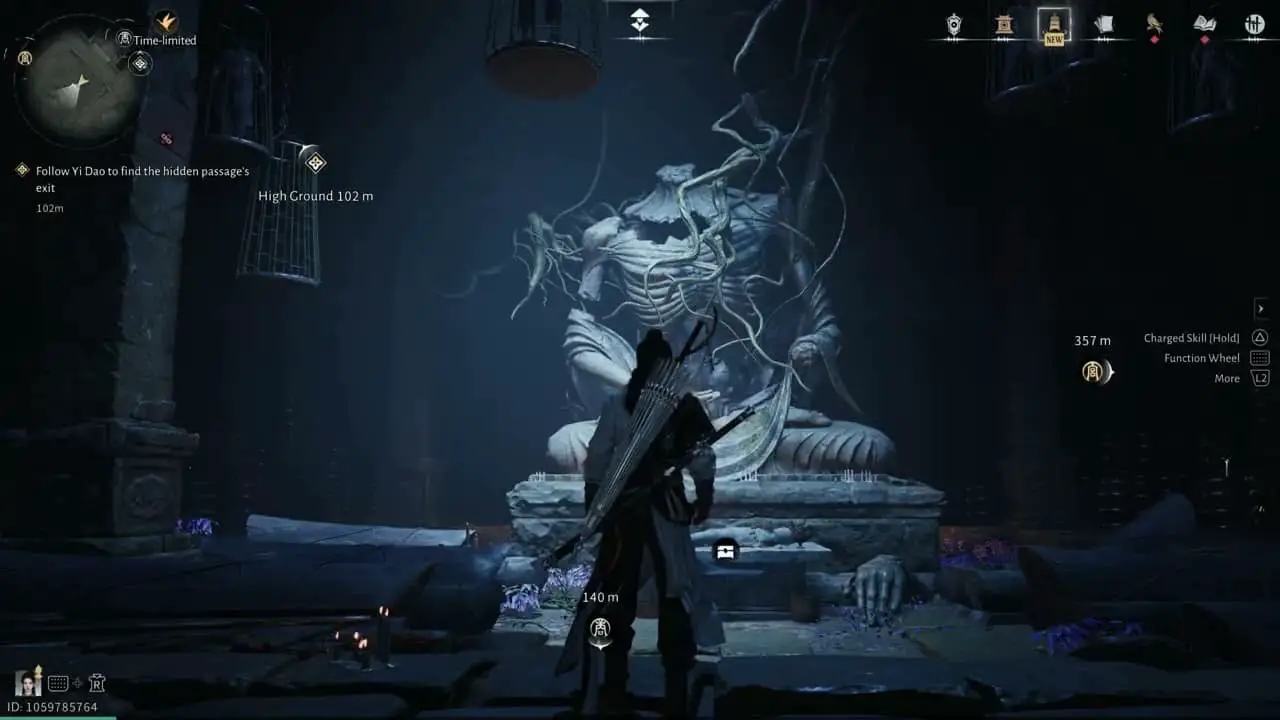Expand the side panel arrow above the skill hints
The height and width of the screenshot is (720, 1280).
1261,309
